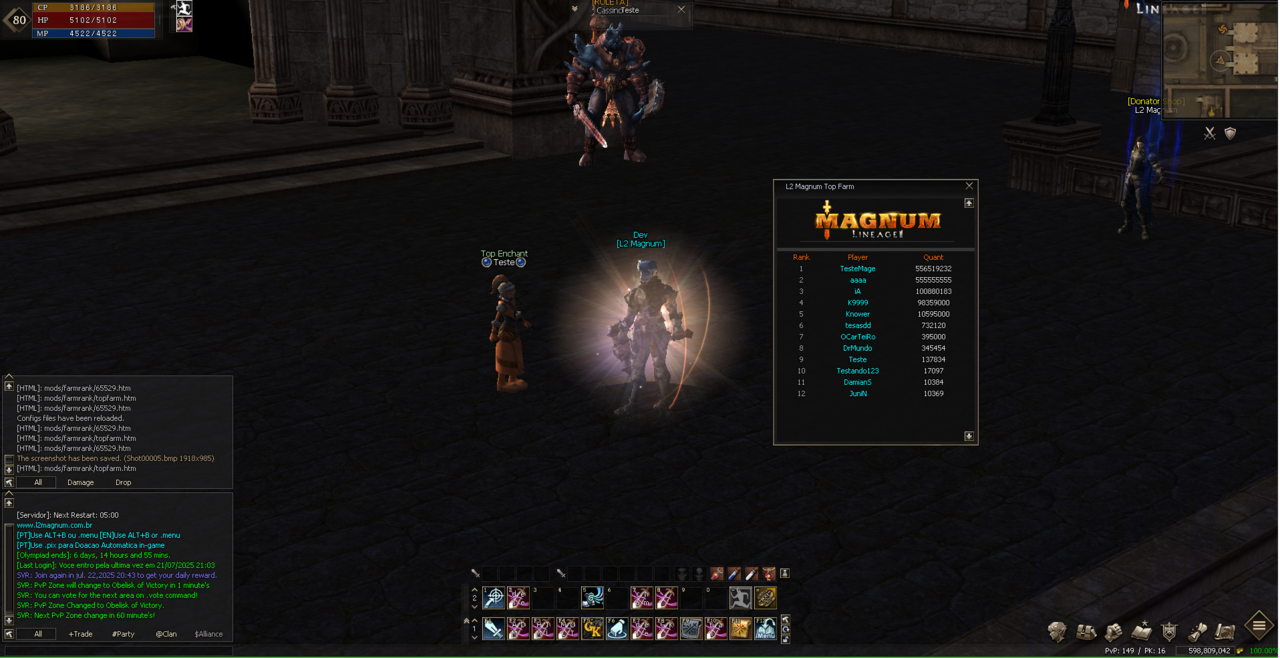This screenshot has height=658, width=1280.
Task: Close the L2 Magnum Top Farm window
Action: pyautogui.click(x=969, y=186)
